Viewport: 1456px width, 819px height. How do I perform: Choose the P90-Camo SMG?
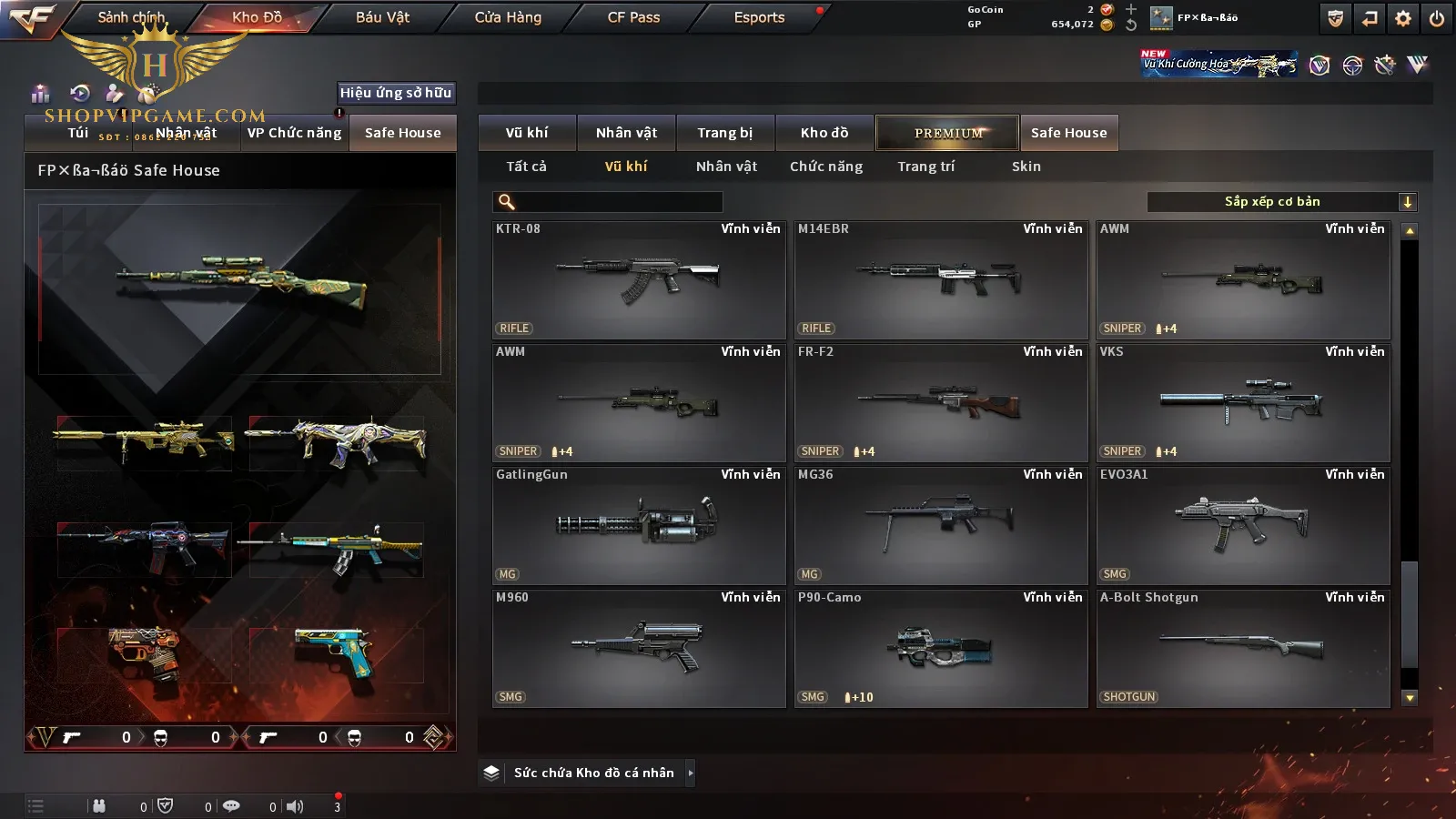point(941,649)
